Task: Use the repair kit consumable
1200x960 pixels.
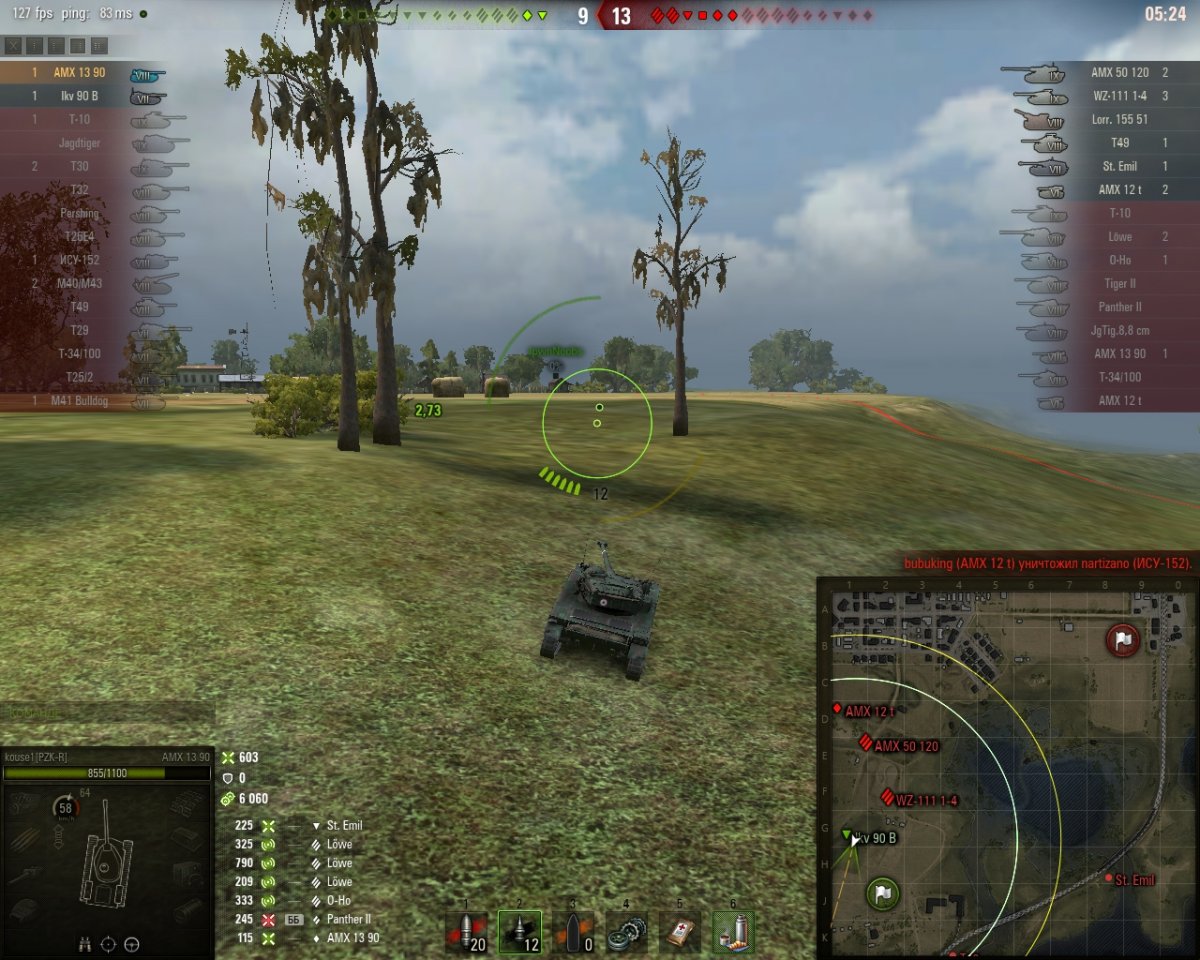Action: 627,931
